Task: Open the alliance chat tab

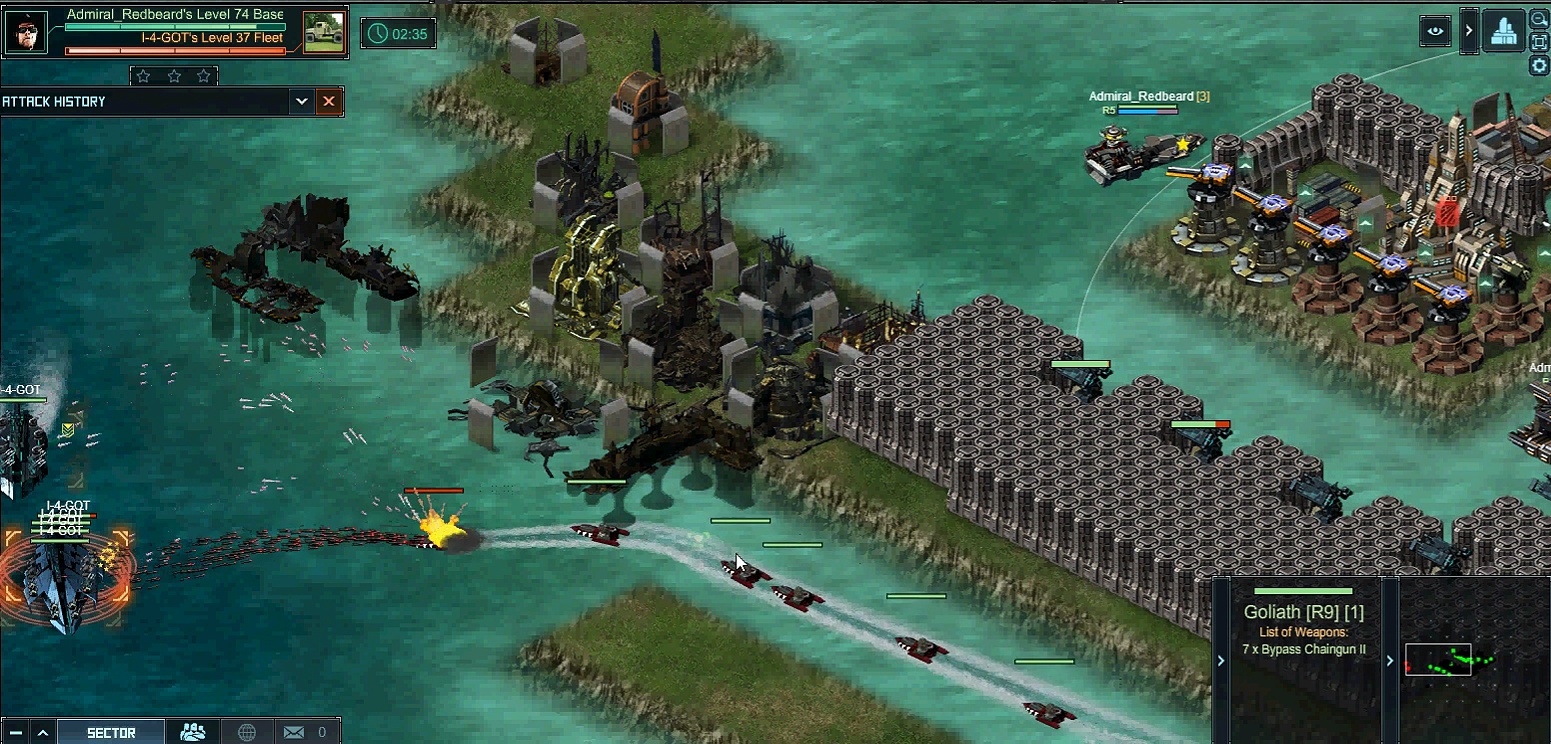Action: point(193,732)
